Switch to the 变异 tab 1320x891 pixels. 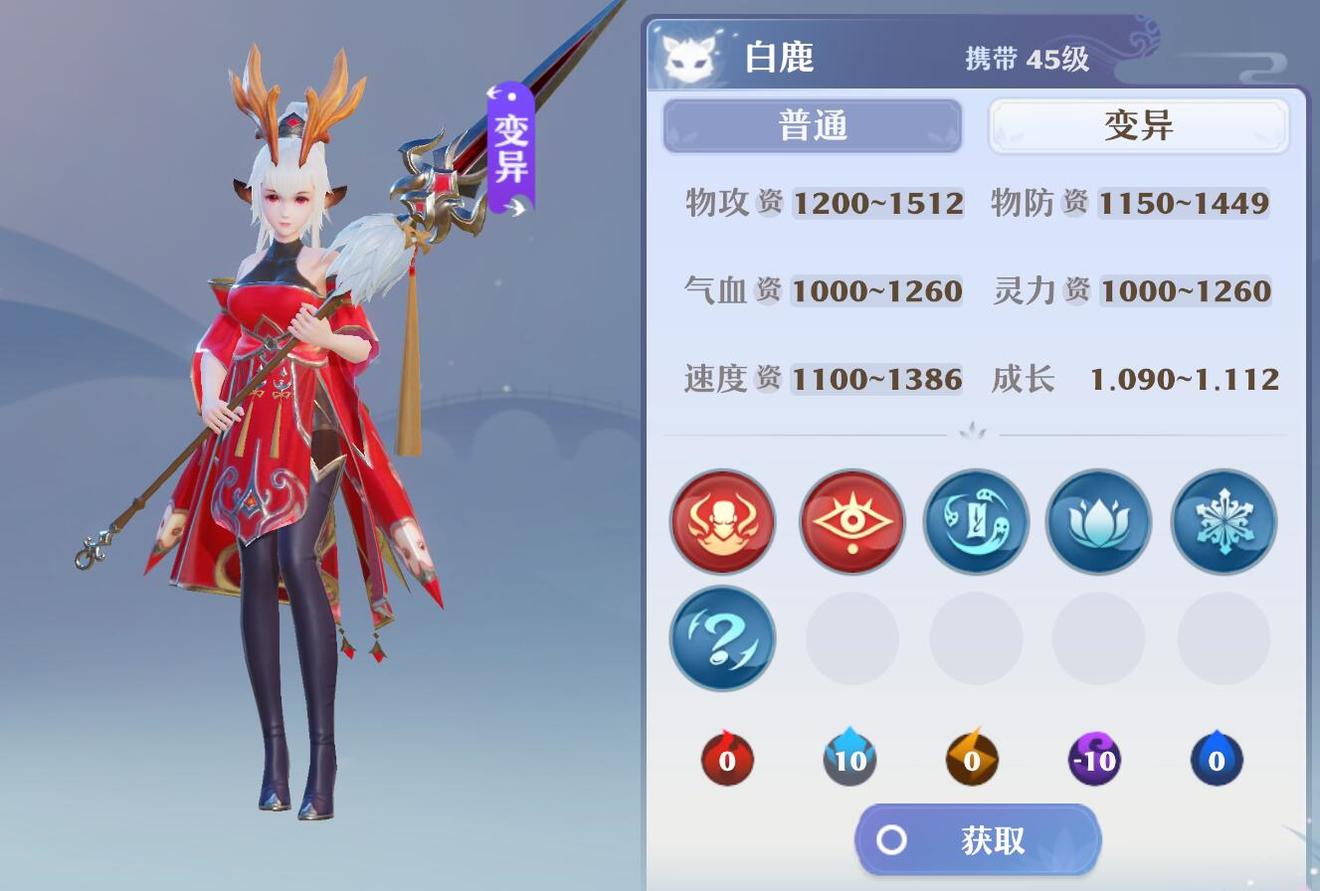click(x=1138, y=125)
